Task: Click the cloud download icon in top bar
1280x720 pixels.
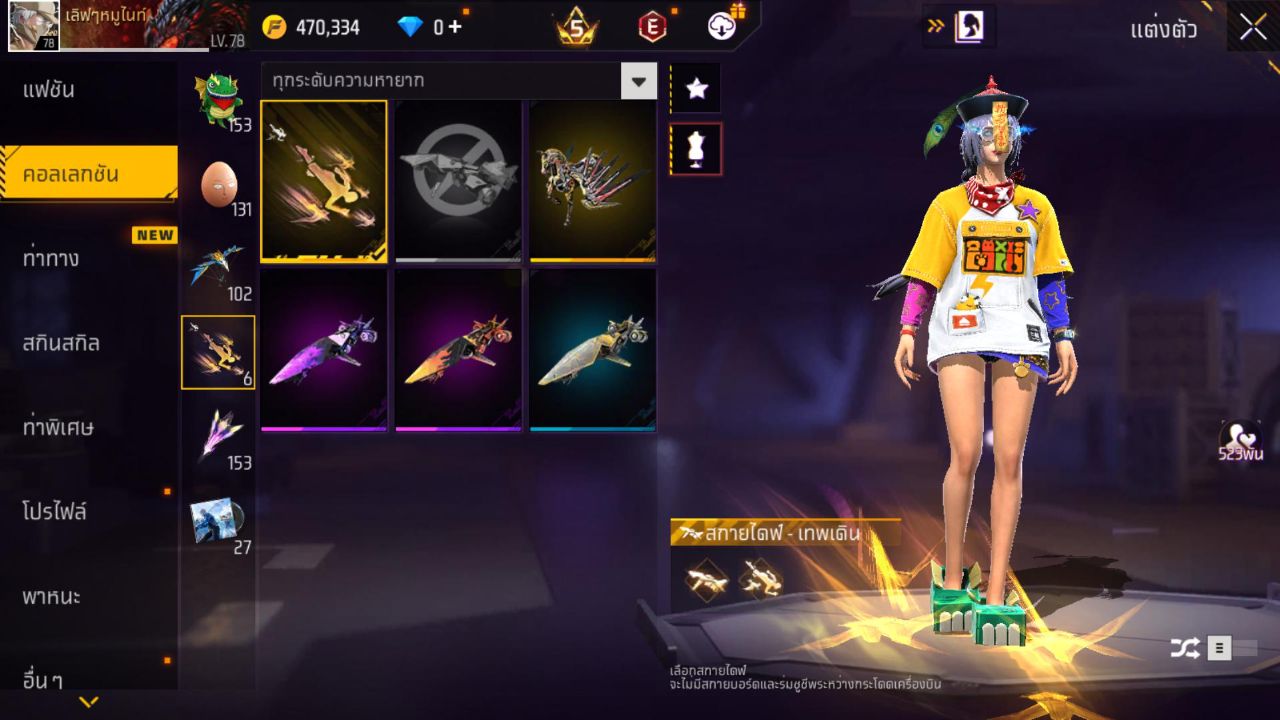Action: (x=723, y=26)
